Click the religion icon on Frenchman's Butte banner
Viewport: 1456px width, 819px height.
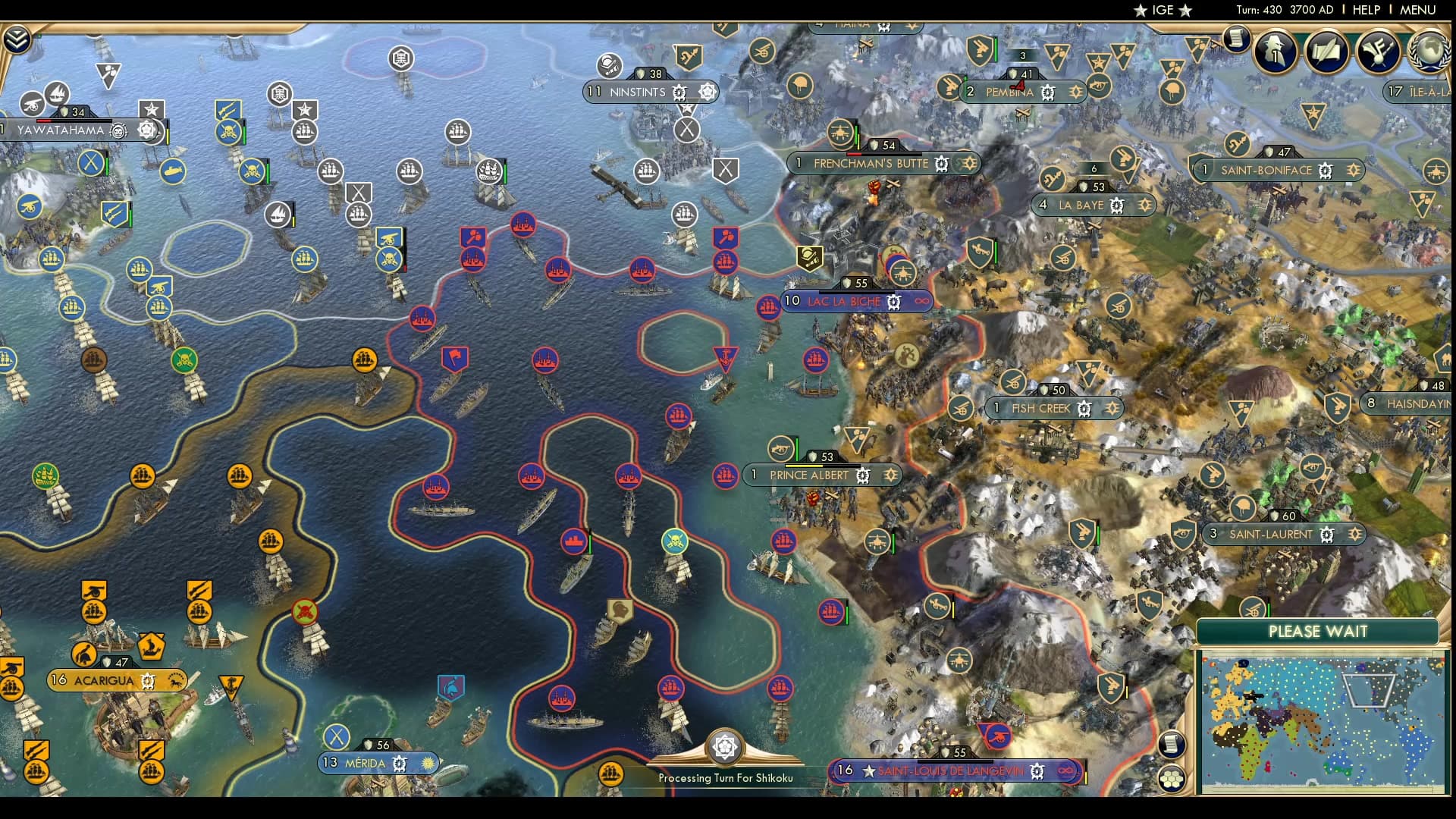(x=968, y=164)
